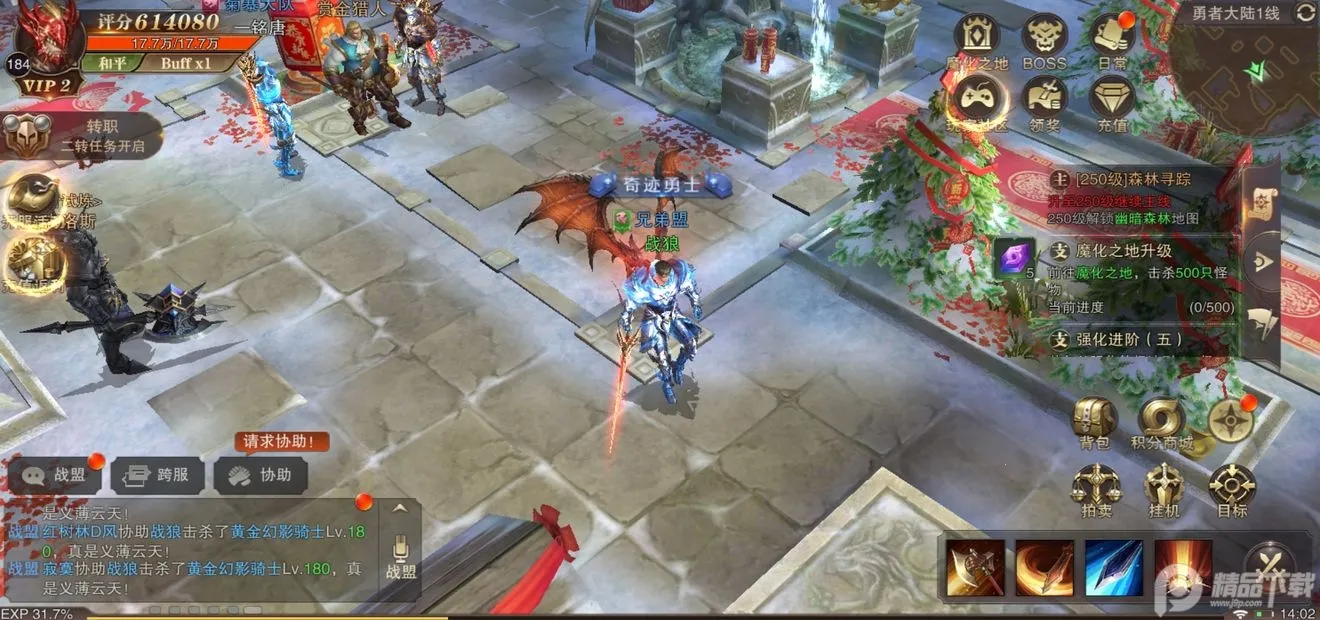Claim rewards via the 领奖 icon

(1044, 100)
